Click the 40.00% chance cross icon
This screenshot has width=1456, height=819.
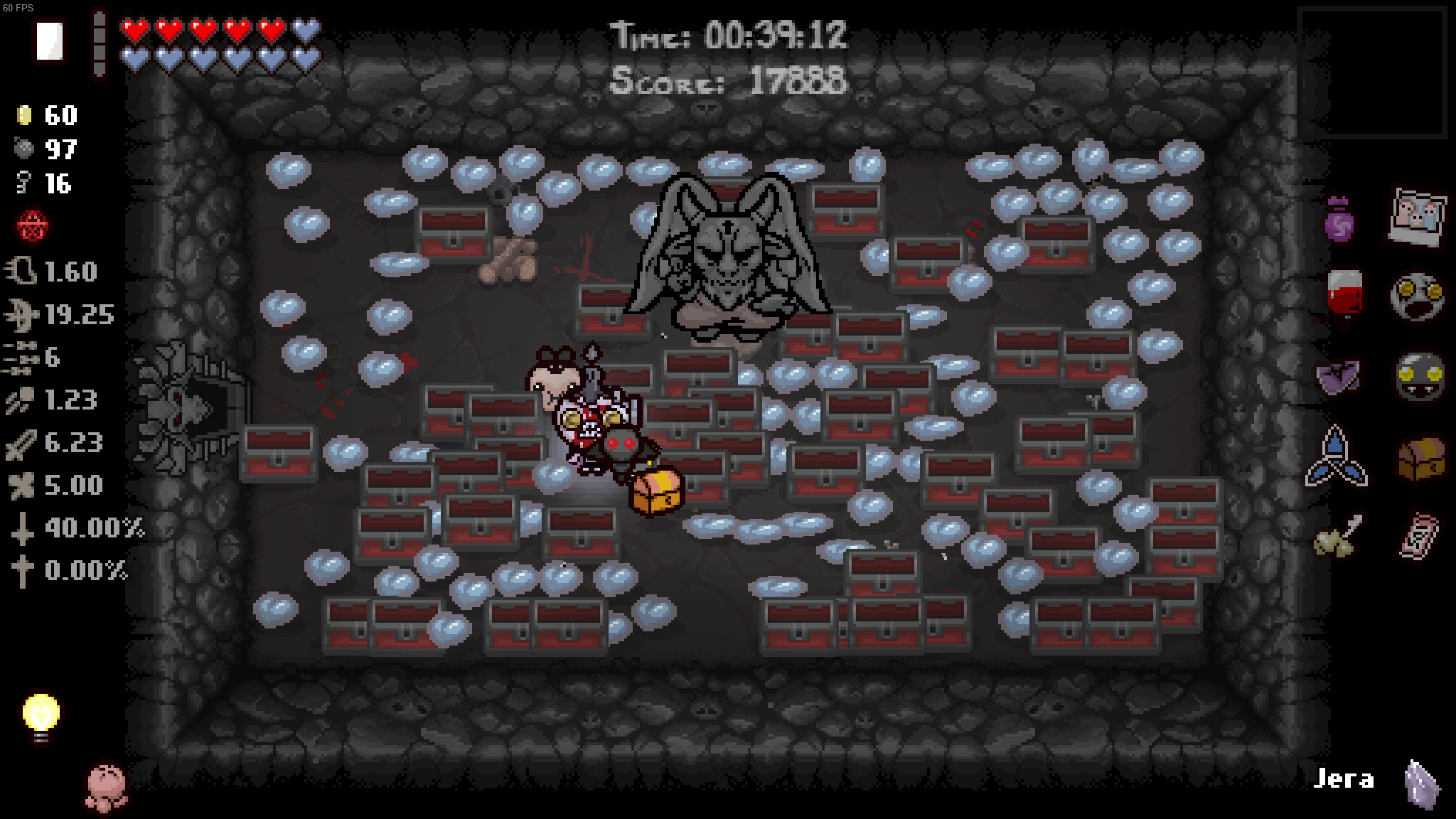click(23, 528)
